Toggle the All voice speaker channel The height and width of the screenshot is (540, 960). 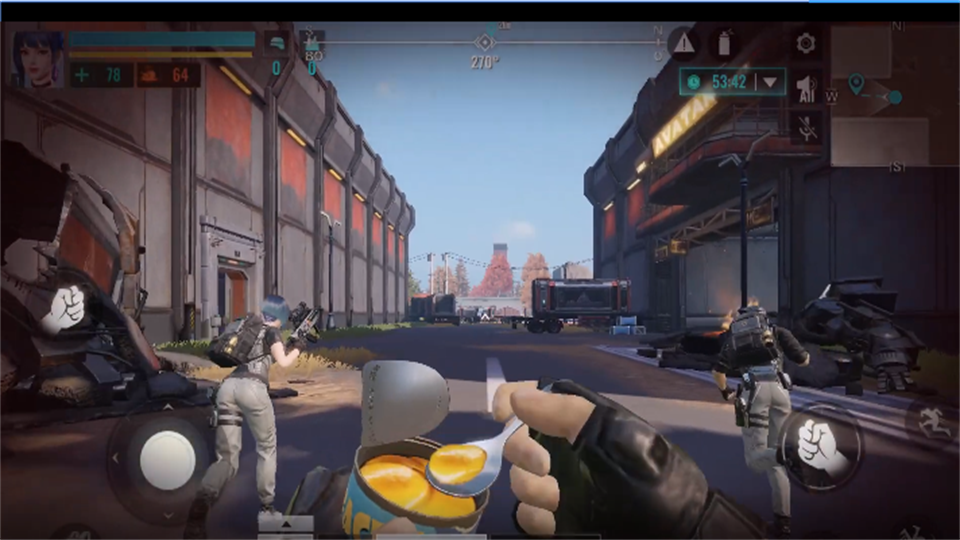tap(806, 89)
